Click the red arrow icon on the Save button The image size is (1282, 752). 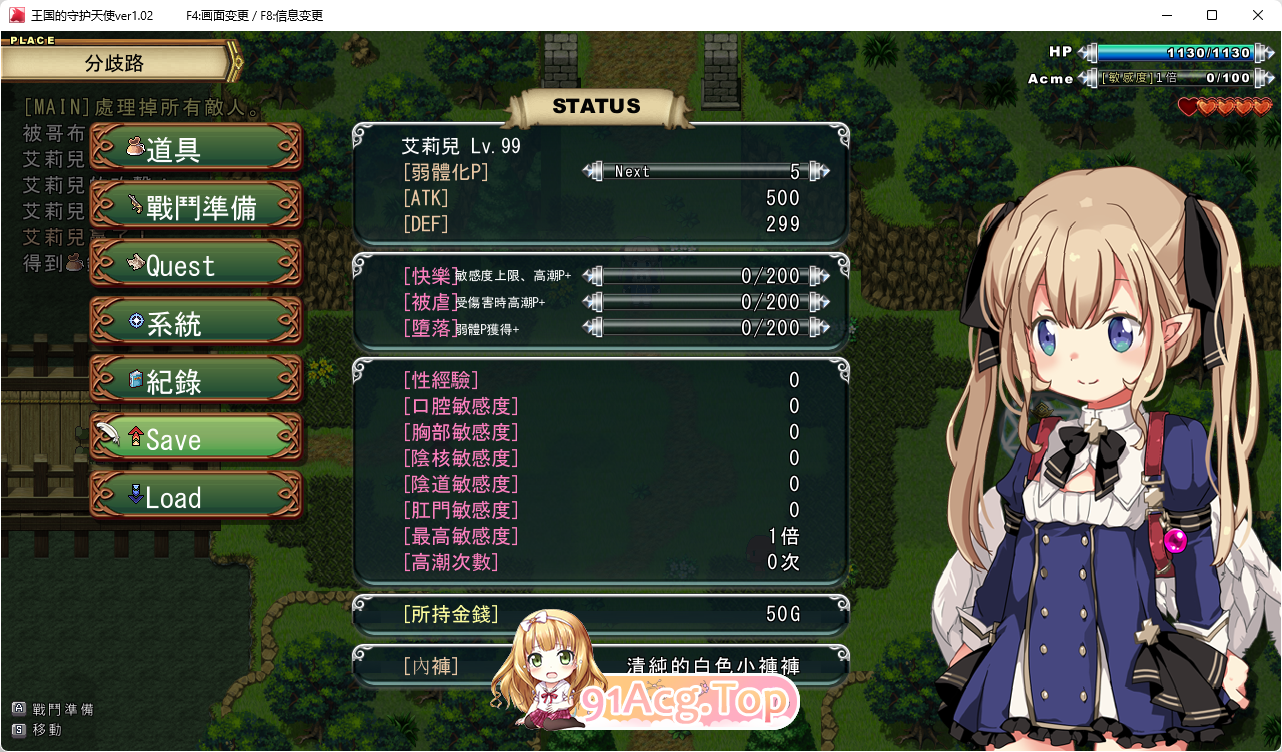pyautogui.click(x=134, y=436)
